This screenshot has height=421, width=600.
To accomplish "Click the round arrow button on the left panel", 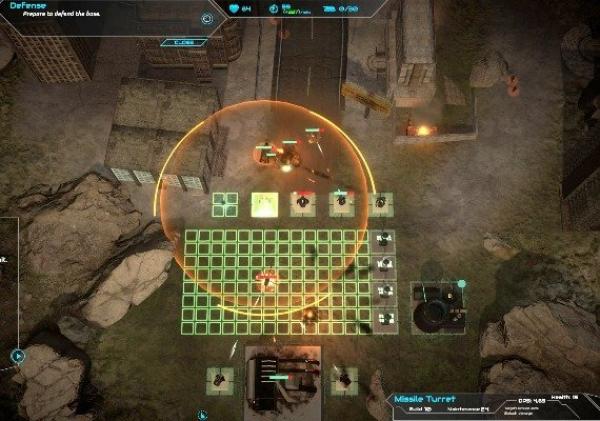I will (x=18, y=354).
